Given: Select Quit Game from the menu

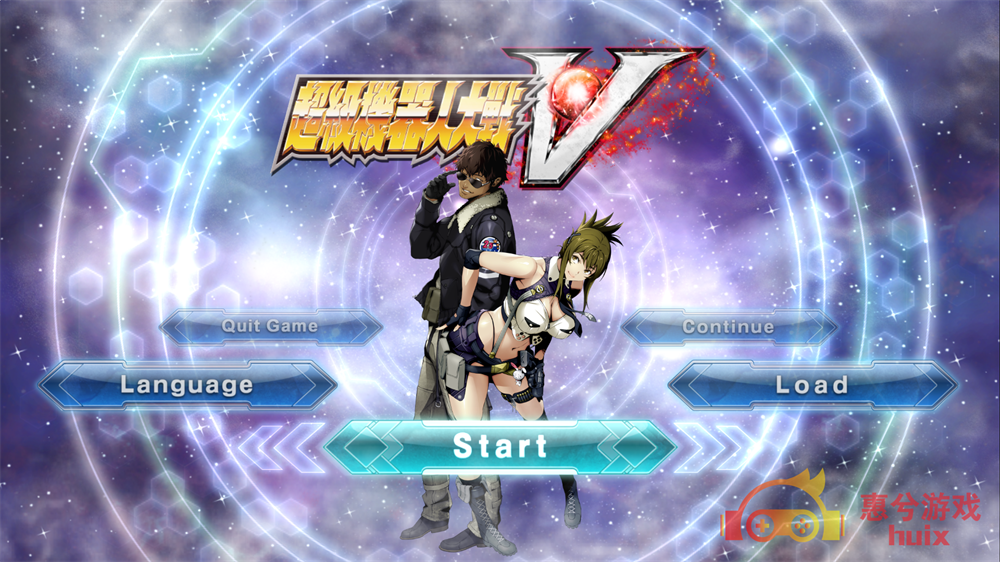Looking at the screenshot, I should [270, 326].
